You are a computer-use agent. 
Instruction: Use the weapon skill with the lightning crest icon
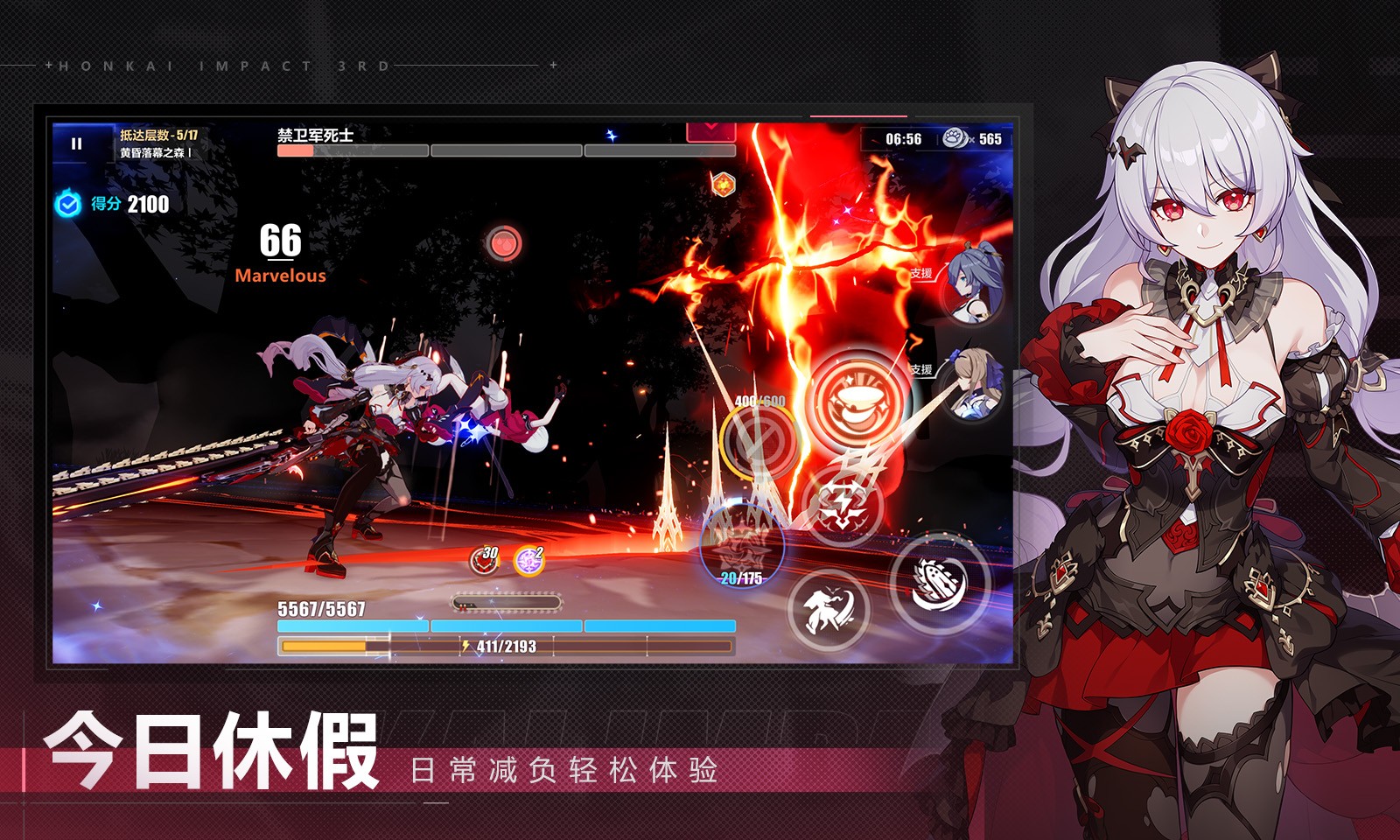point(847,500)
